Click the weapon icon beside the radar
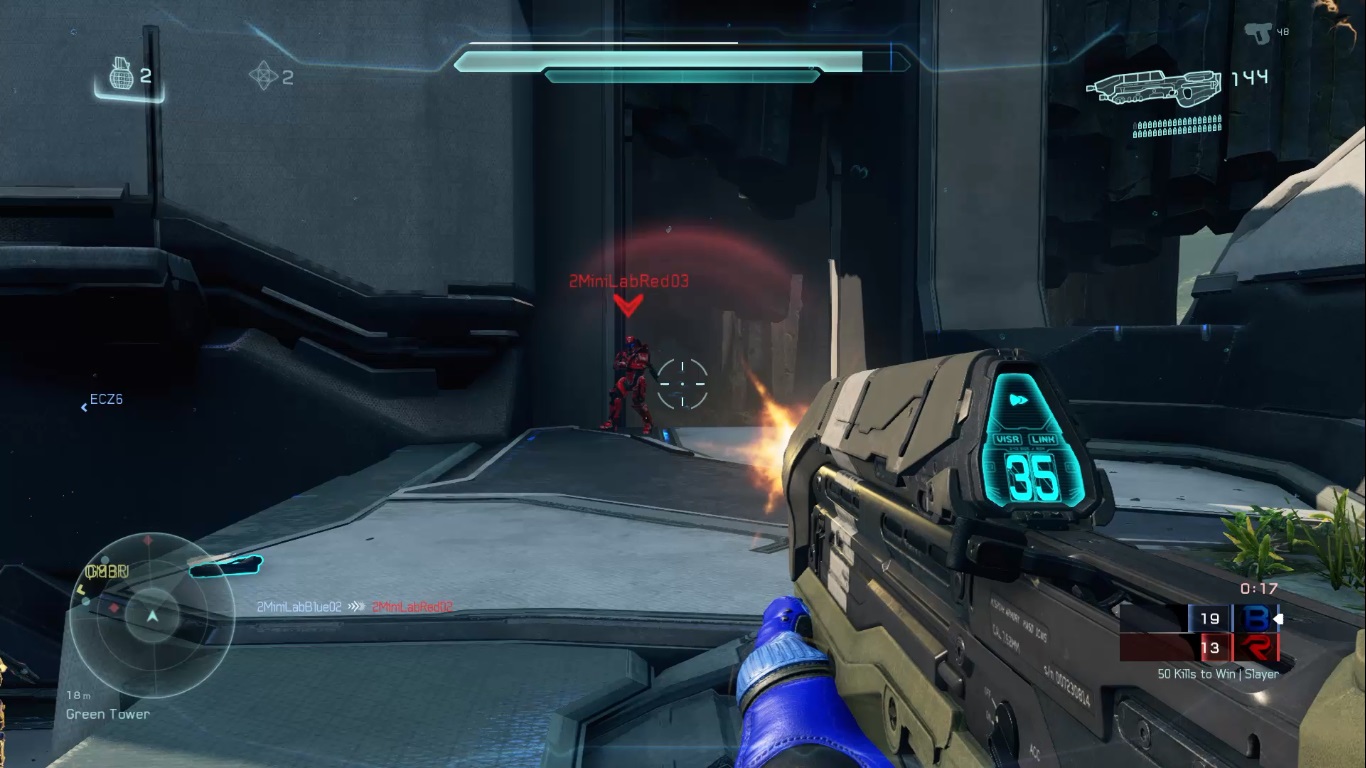 [x=225, y=568]
